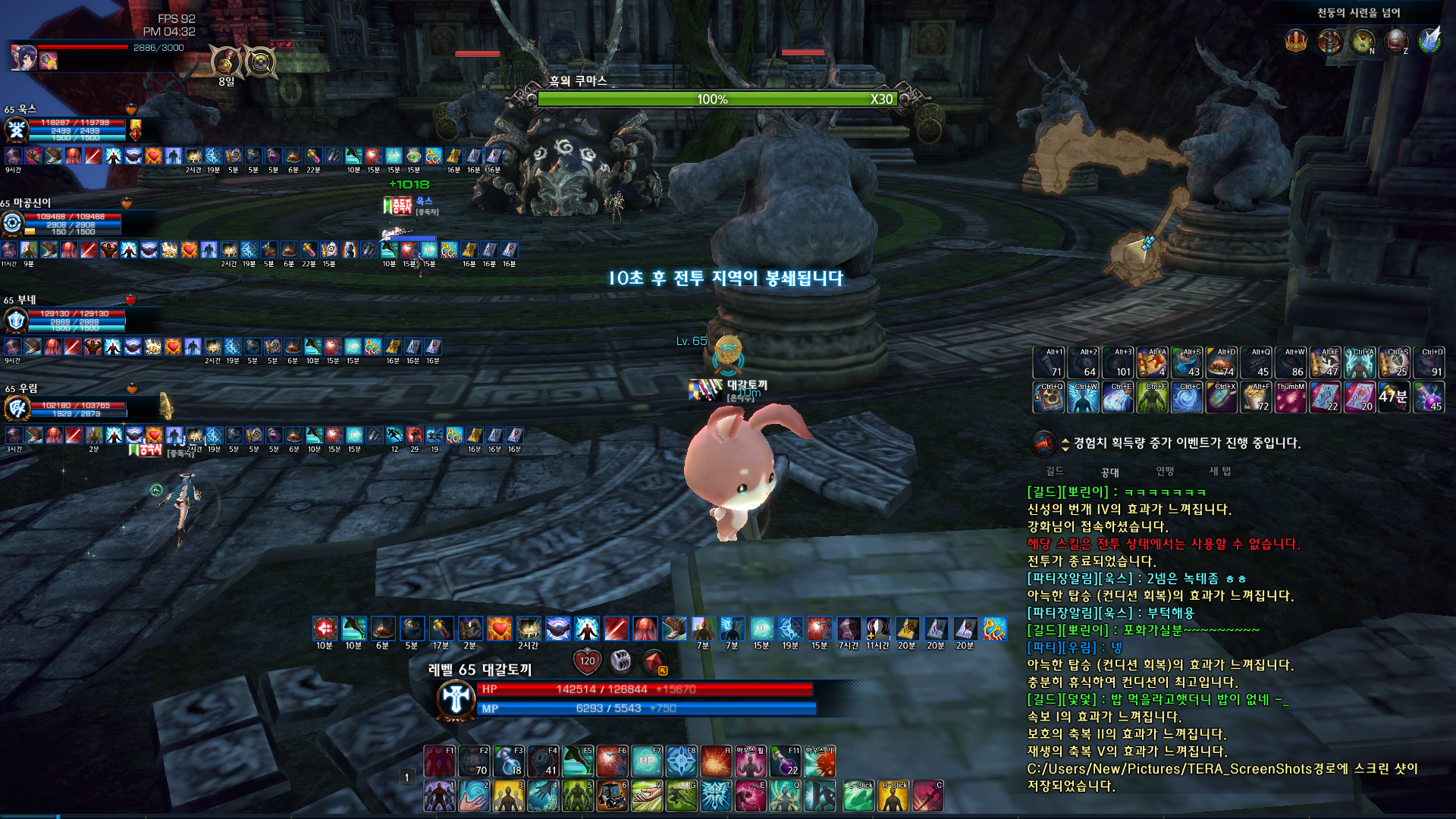The width and height of the screenshot is (1456, 819).
Task: Switch to the 길드 chat tab
Action: pos(1055,471)
